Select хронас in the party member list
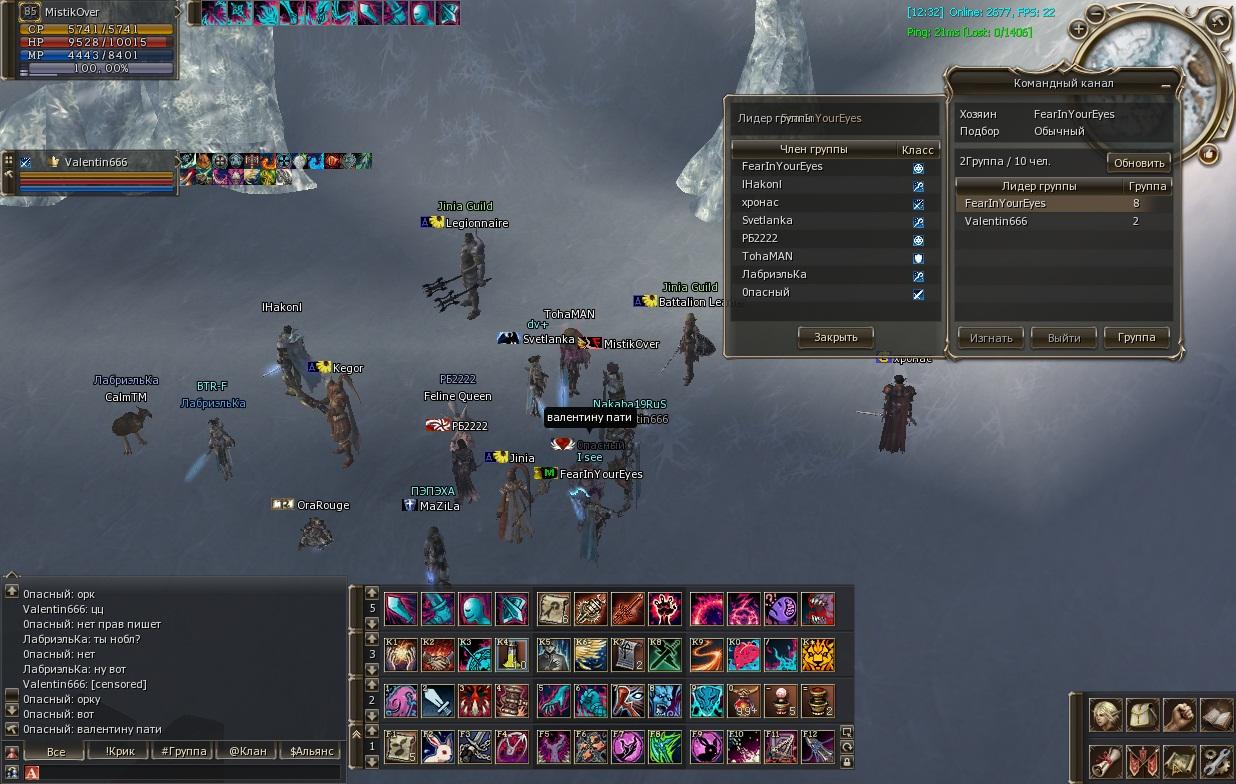Viewport: 1236px width, 784px height. pos(760,202)
